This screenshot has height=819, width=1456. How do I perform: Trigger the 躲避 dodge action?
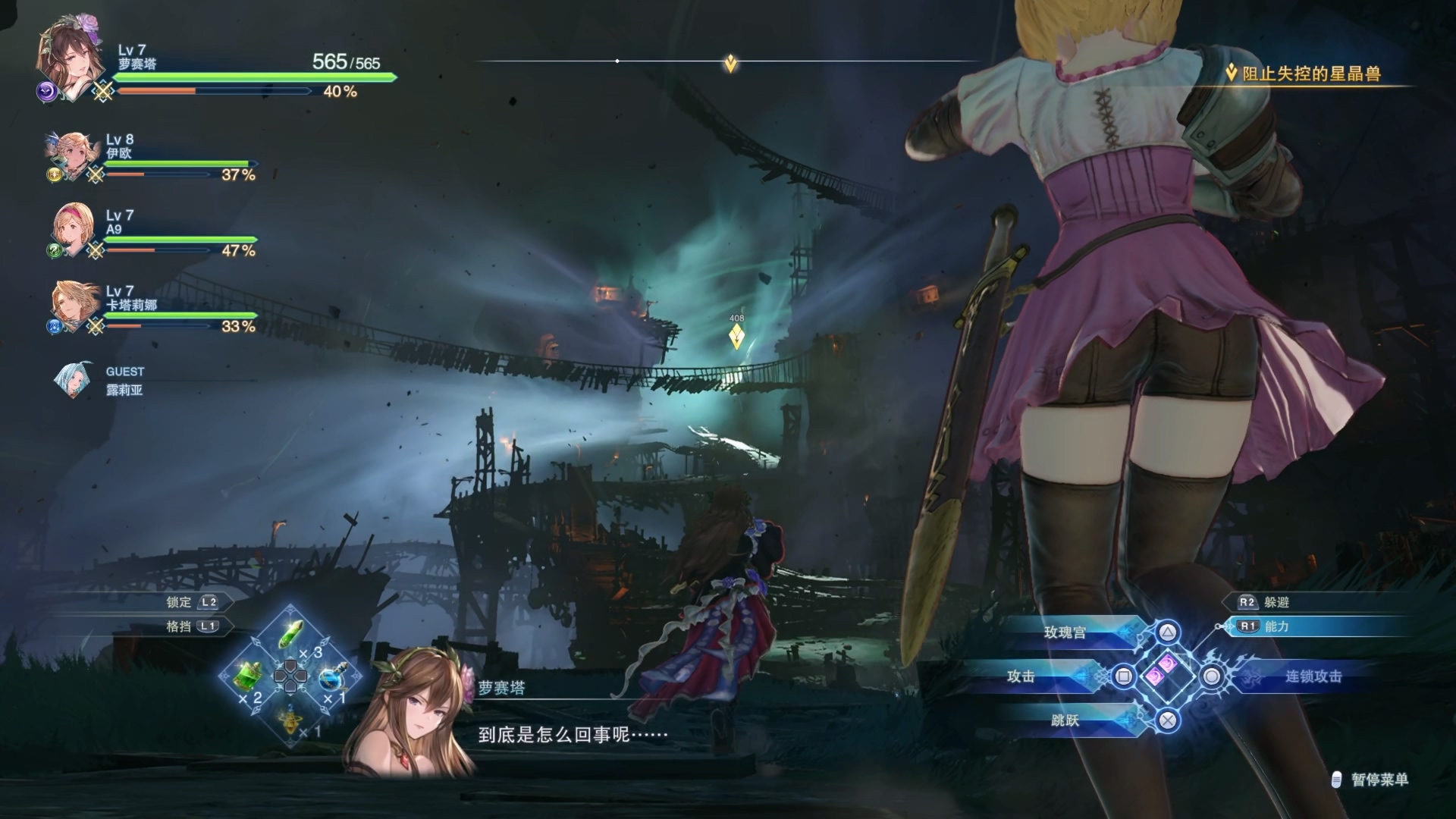[x=1276, y=602]
